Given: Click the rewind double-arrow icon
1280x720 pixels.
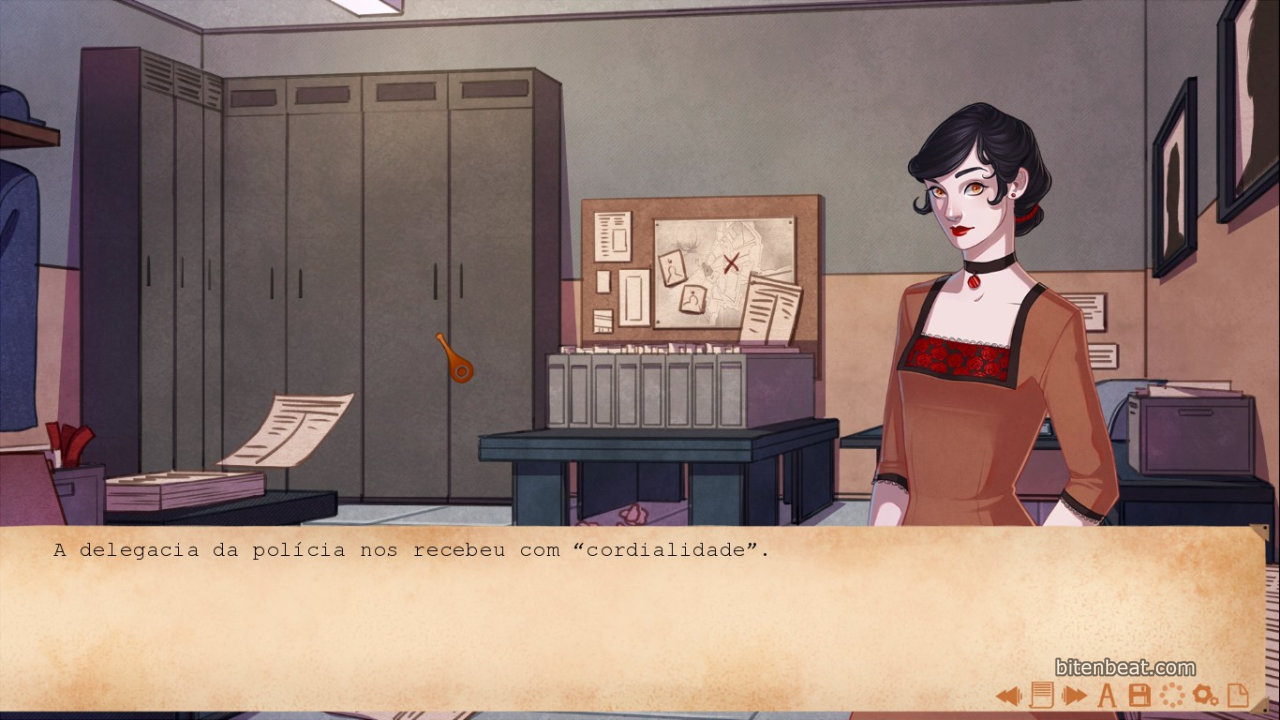Looking at the screenshot, I should pos(1008,695).
